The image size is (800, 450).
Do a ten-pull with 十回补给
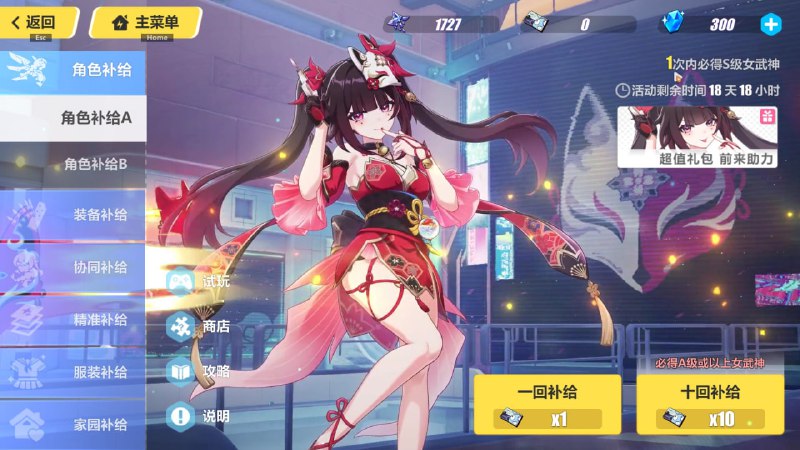click(709, 404)
